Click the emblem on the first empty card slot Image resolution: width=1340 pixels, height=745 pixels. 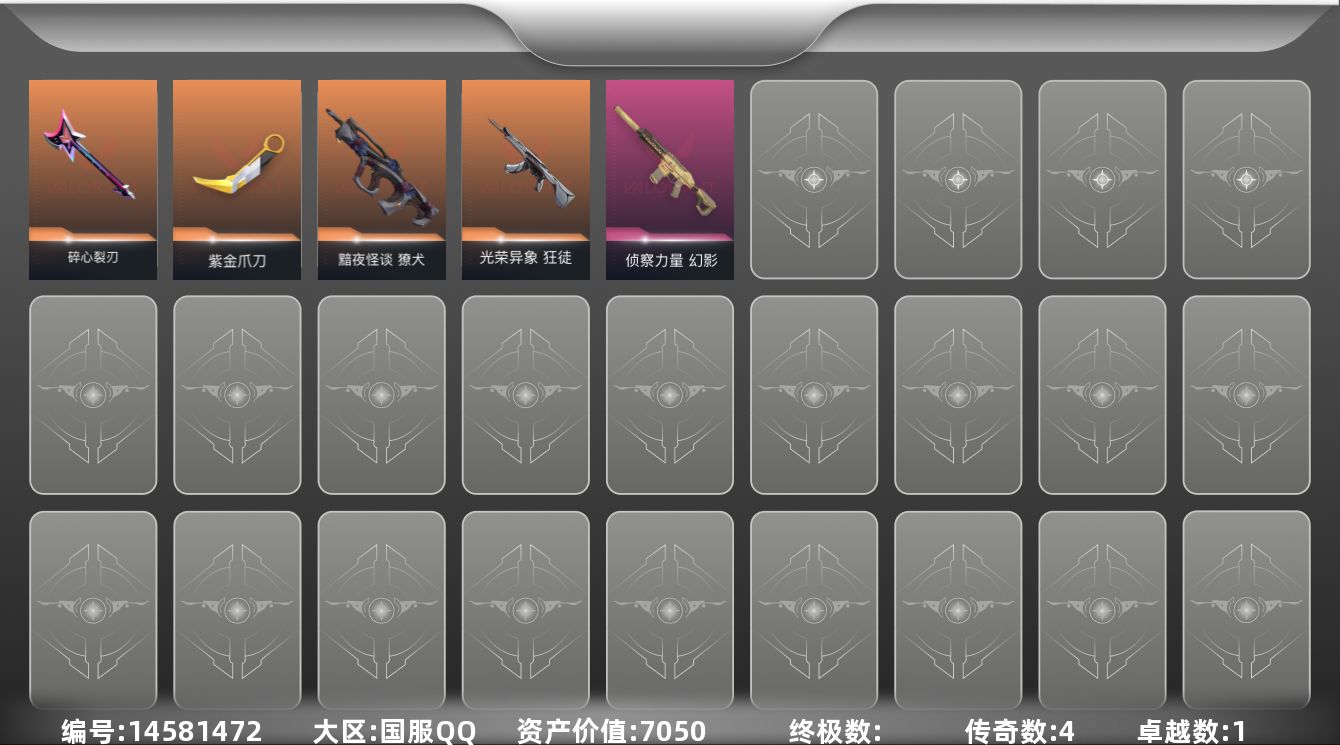813,178
